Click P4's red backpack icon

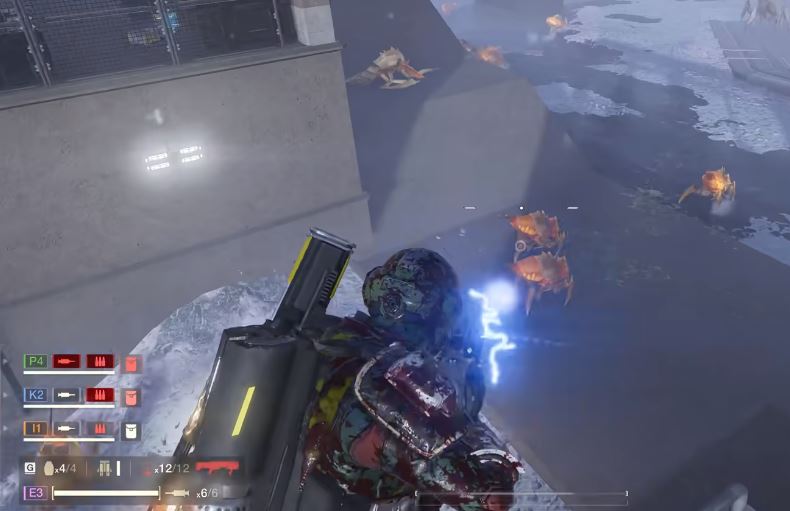131,363
